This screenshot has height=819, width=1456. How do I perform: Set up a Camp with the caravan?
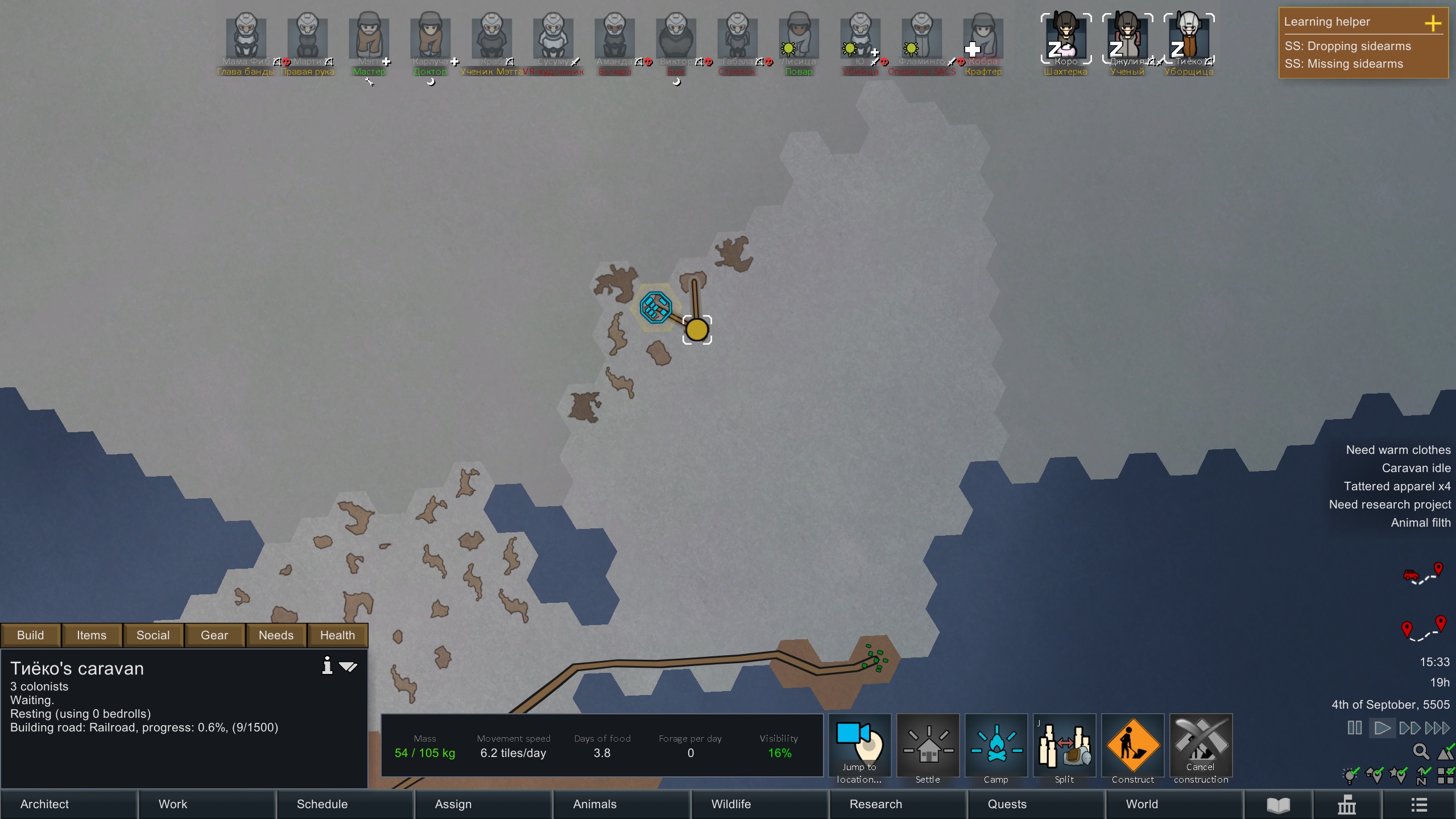996,746
